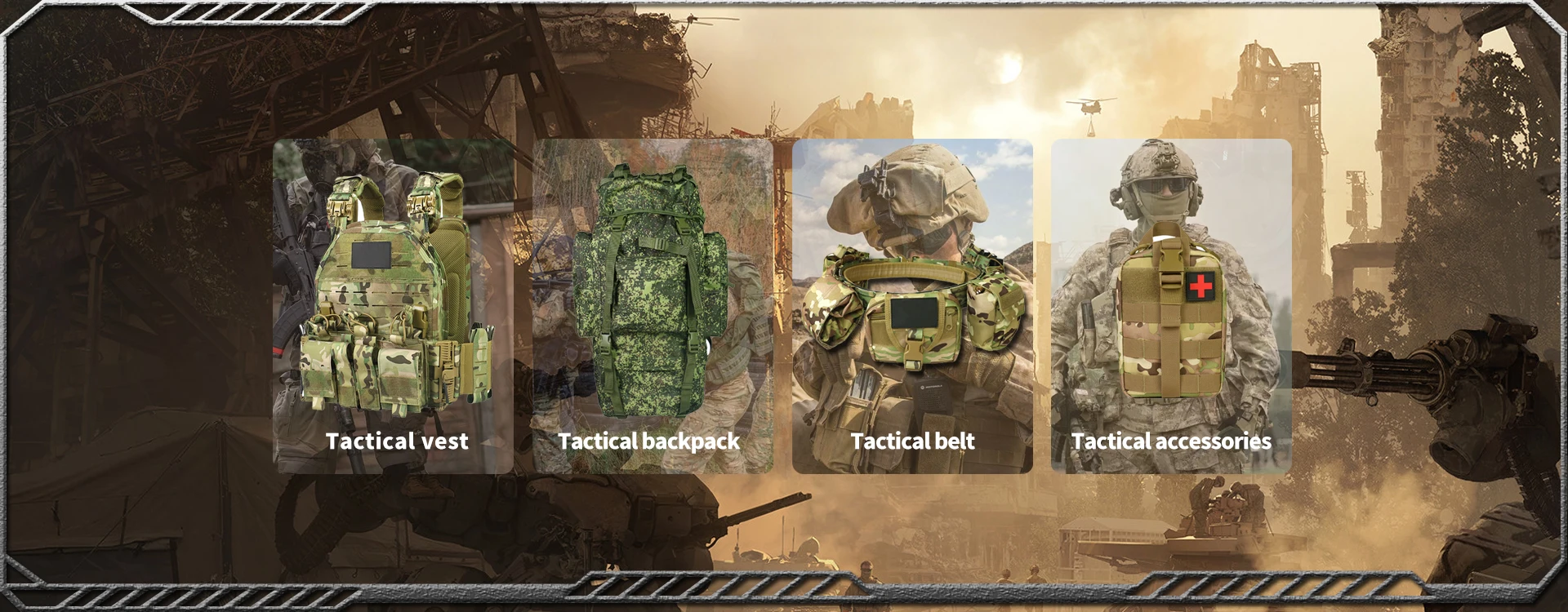This screenshot has width=1568, height=612.
Task: Select the Tactical backpack card
Action: pyautogui.click(x=653, y=306)
